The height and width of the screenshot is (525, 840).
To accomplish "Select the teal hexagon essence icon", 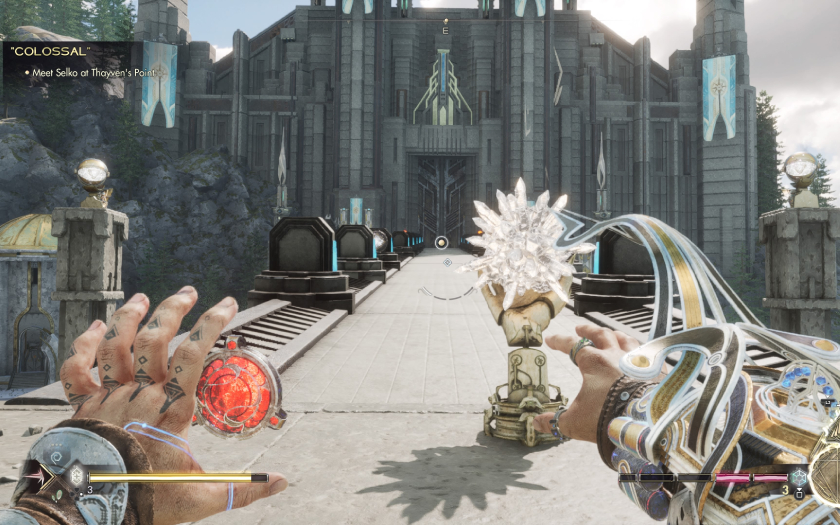I will 798,478.
